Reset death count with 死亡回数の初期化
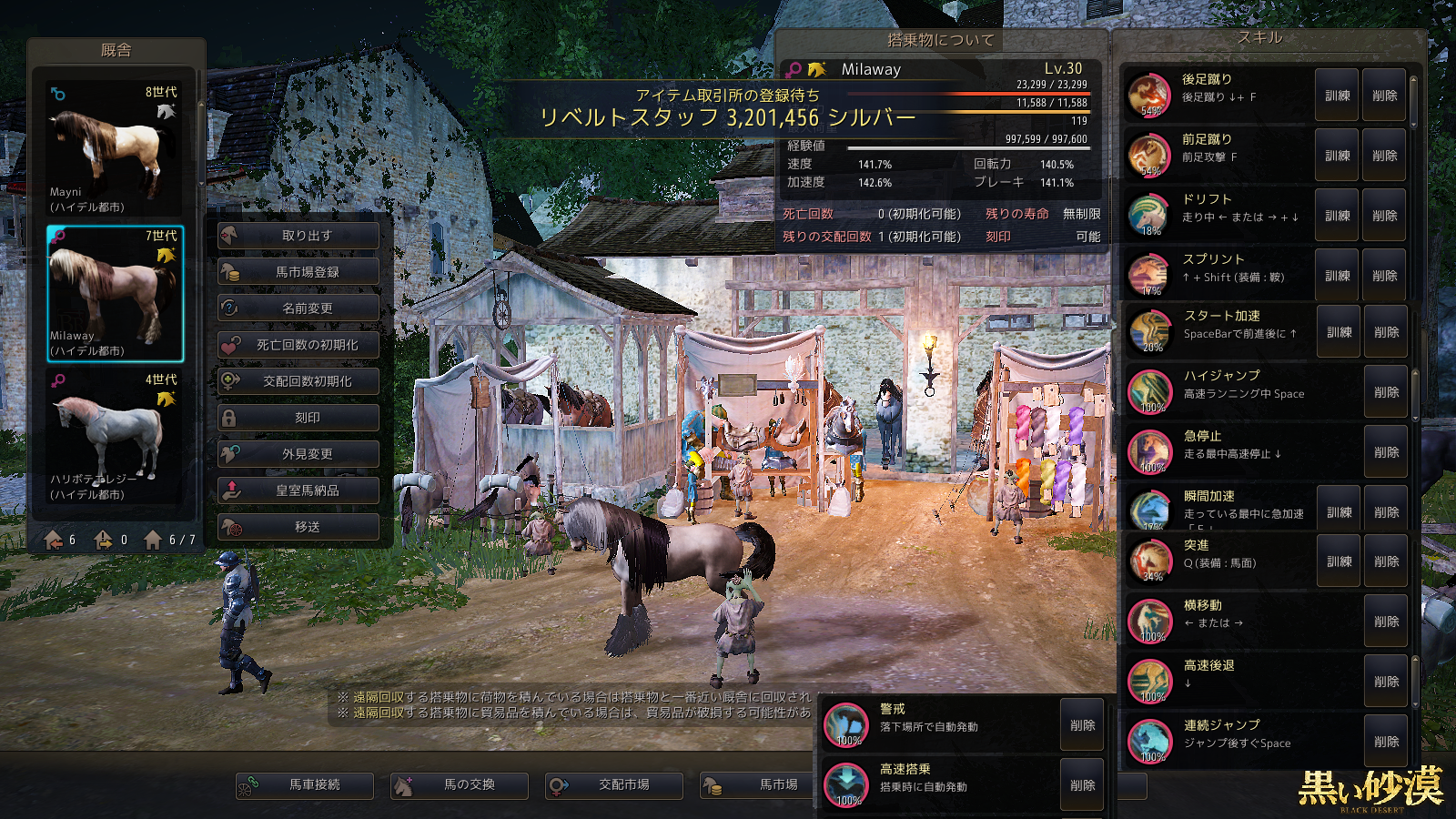Screen dimensions: 1456x819 point(298,345)
